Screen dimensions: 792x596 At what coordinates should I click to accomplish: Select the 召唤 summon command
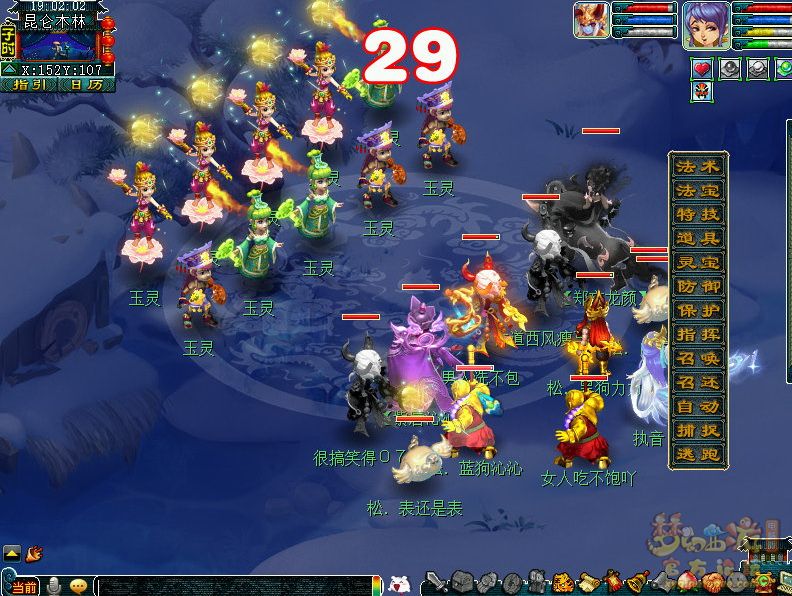tap(697, 358)
